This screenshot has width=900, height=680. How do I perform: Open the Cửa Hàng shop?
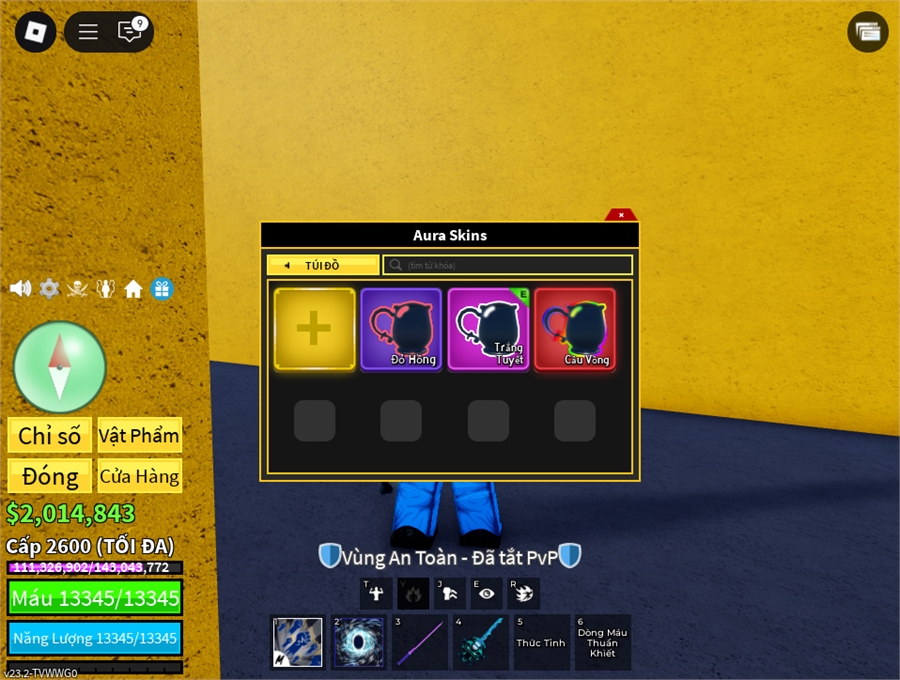[139, 476]
